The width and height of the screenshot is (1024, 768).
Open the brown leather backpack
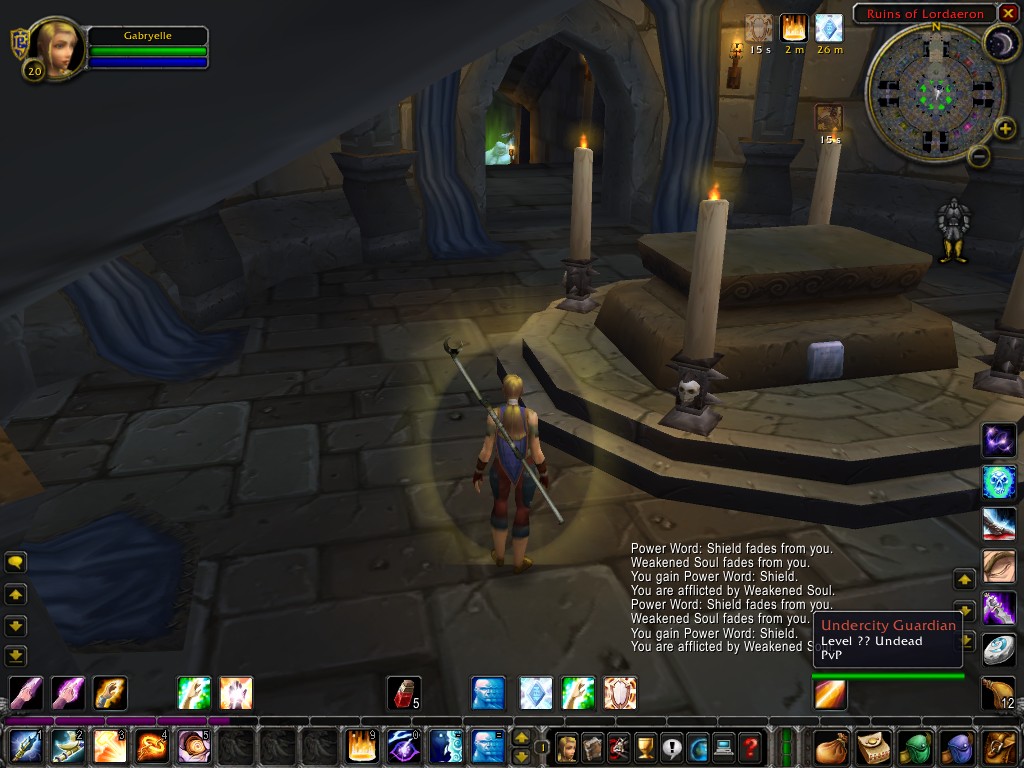998,746
